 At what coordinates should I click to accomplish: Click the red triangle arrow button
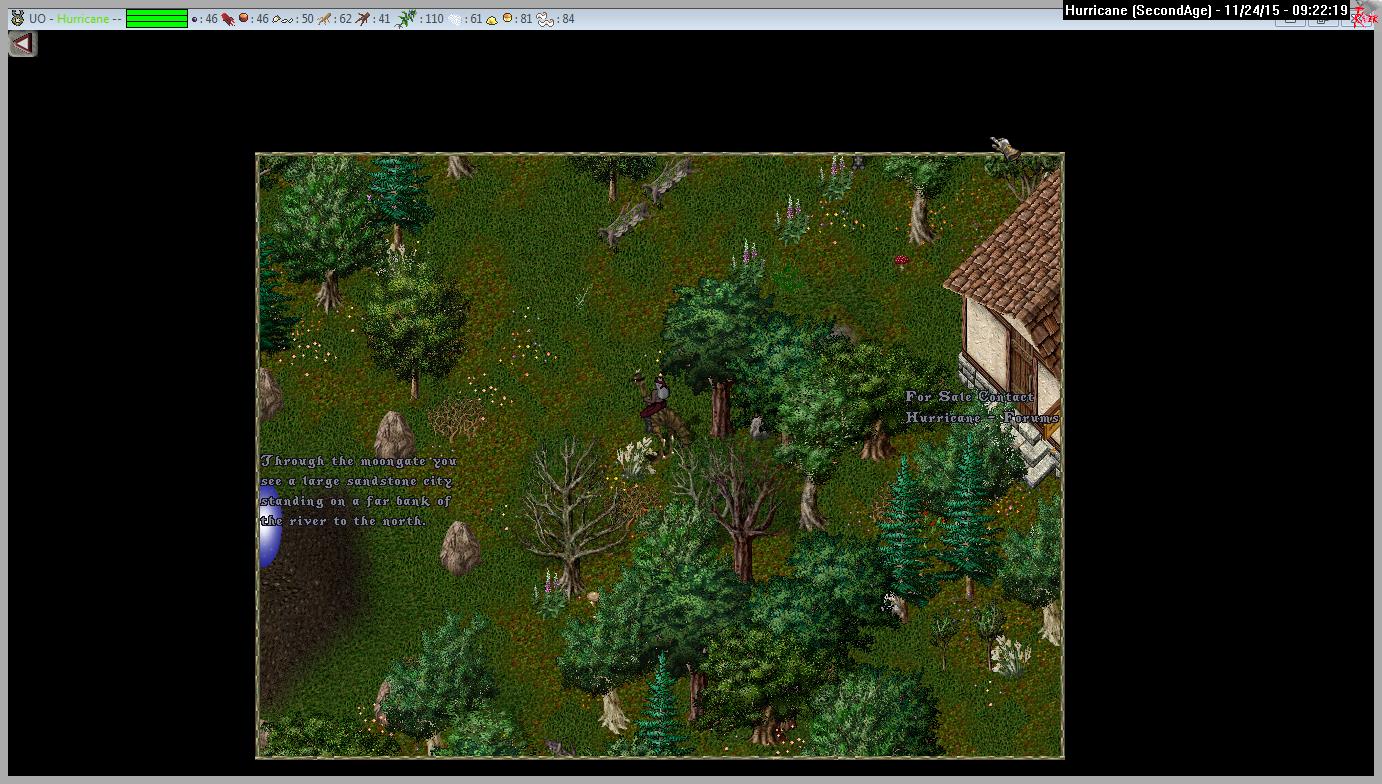pyautogui.click(x=22, y=44)
